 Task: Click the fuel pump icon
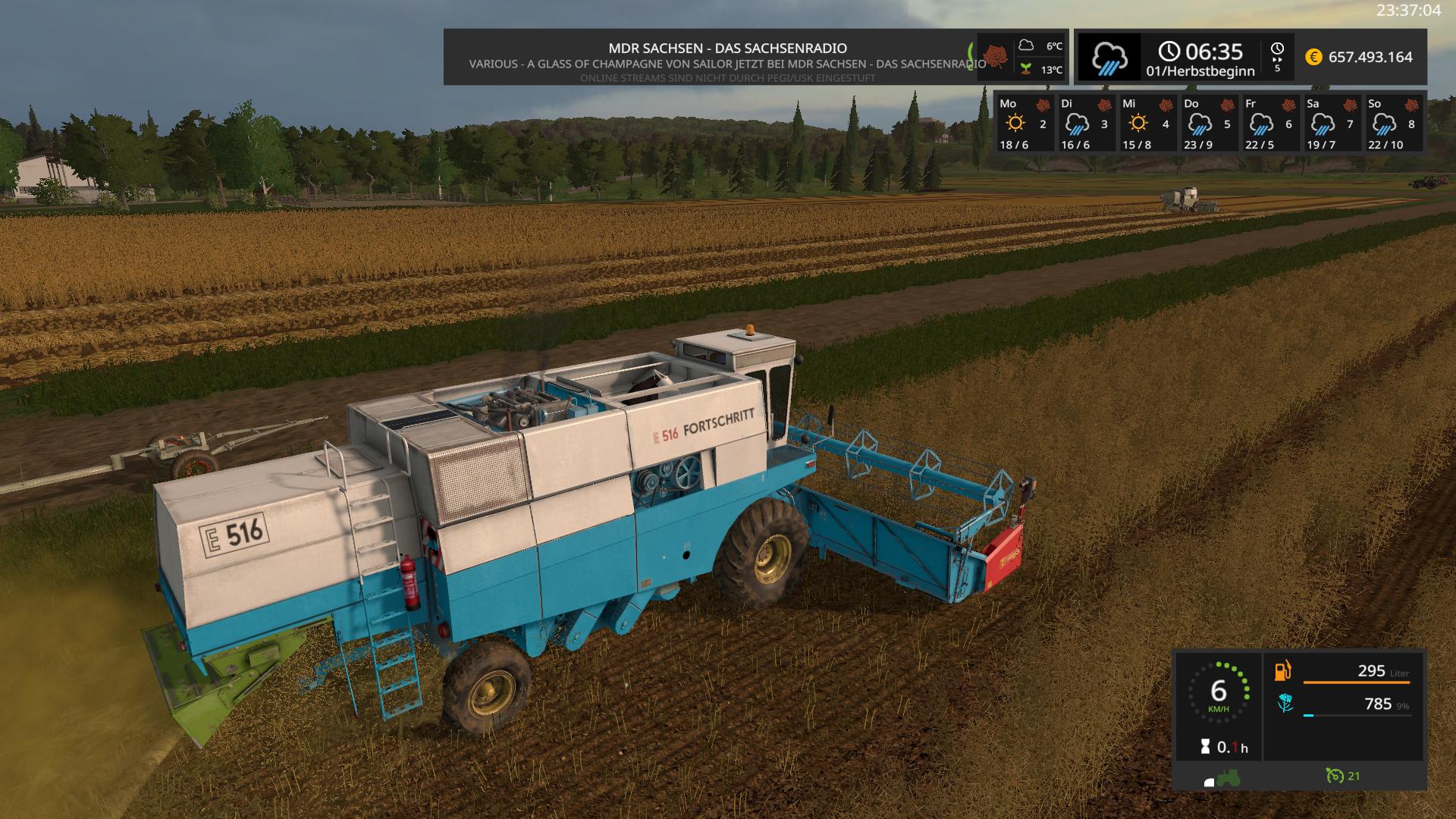(1283, 671)
